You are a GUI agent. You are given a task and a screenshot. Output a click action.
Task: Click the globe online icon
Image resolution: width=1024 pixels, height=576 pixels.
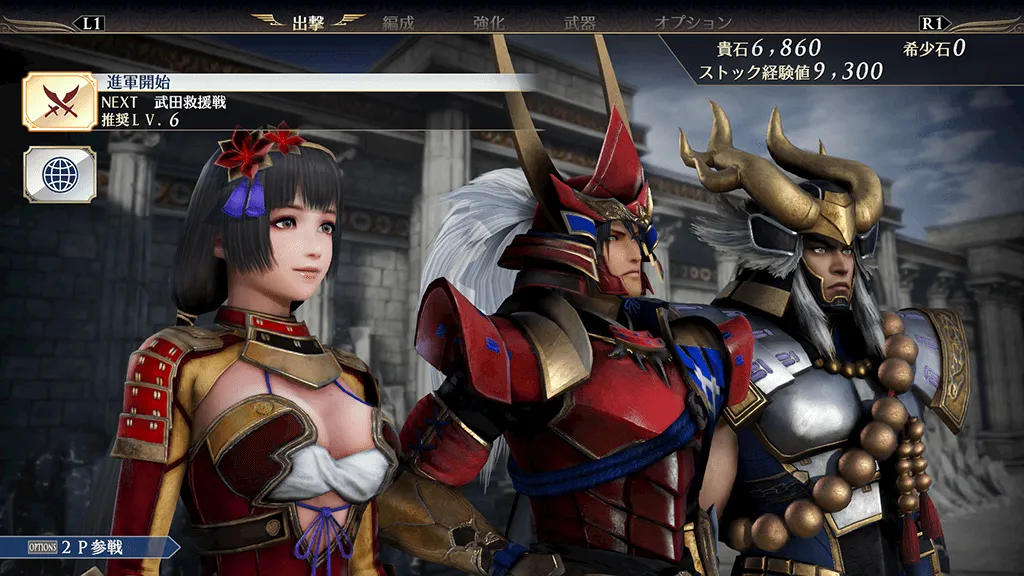click(x=60, y=174)
